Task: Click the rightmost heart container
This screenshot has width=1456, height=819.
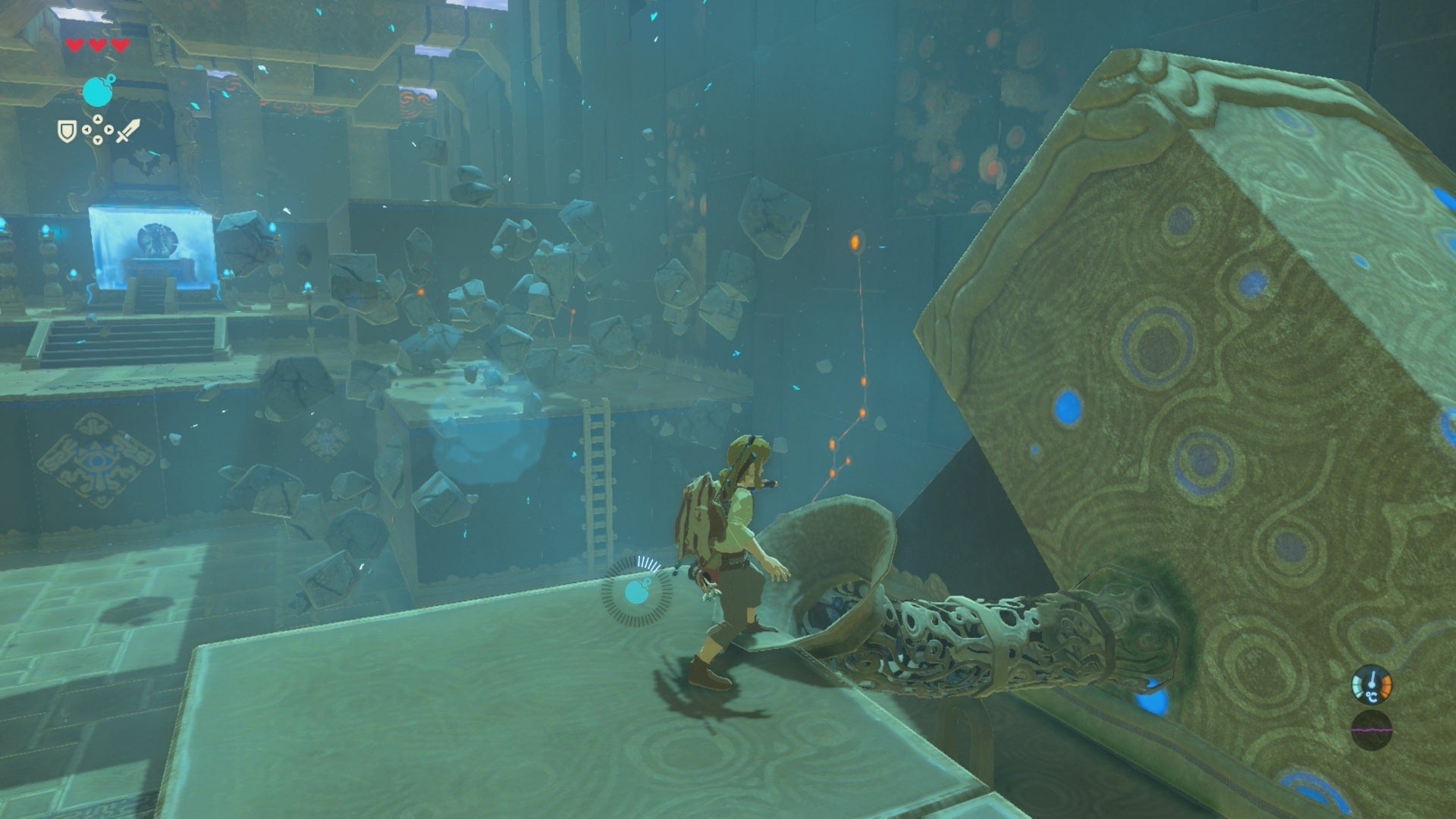Action: click(119, 44)
